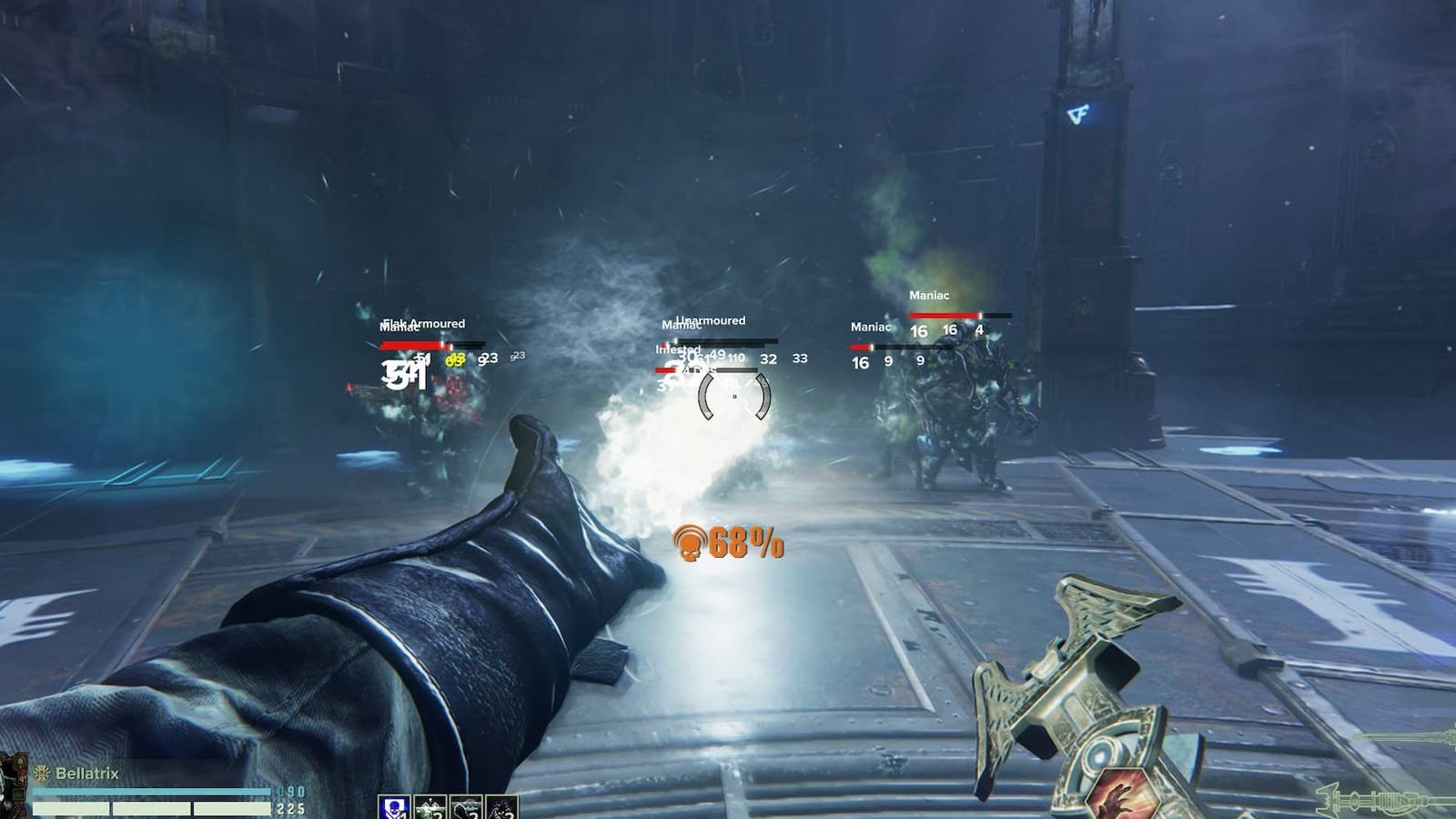Expand the yellow 63 damage number popup
The width and height of the screenshot is (1456, 819).
point(454,359)
